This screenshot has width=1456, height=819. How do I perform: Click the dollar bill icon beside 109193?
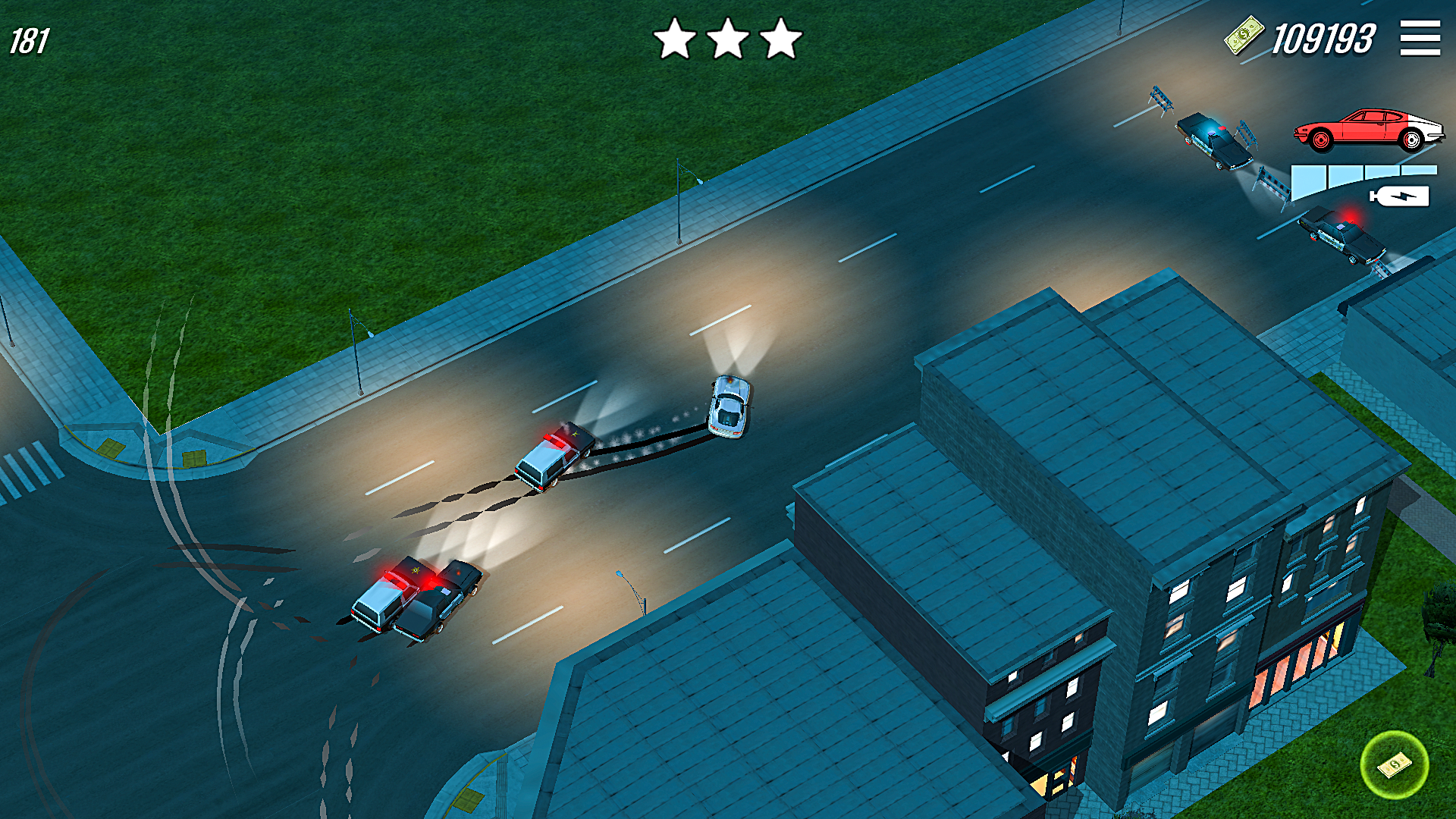coord(1244,34)
